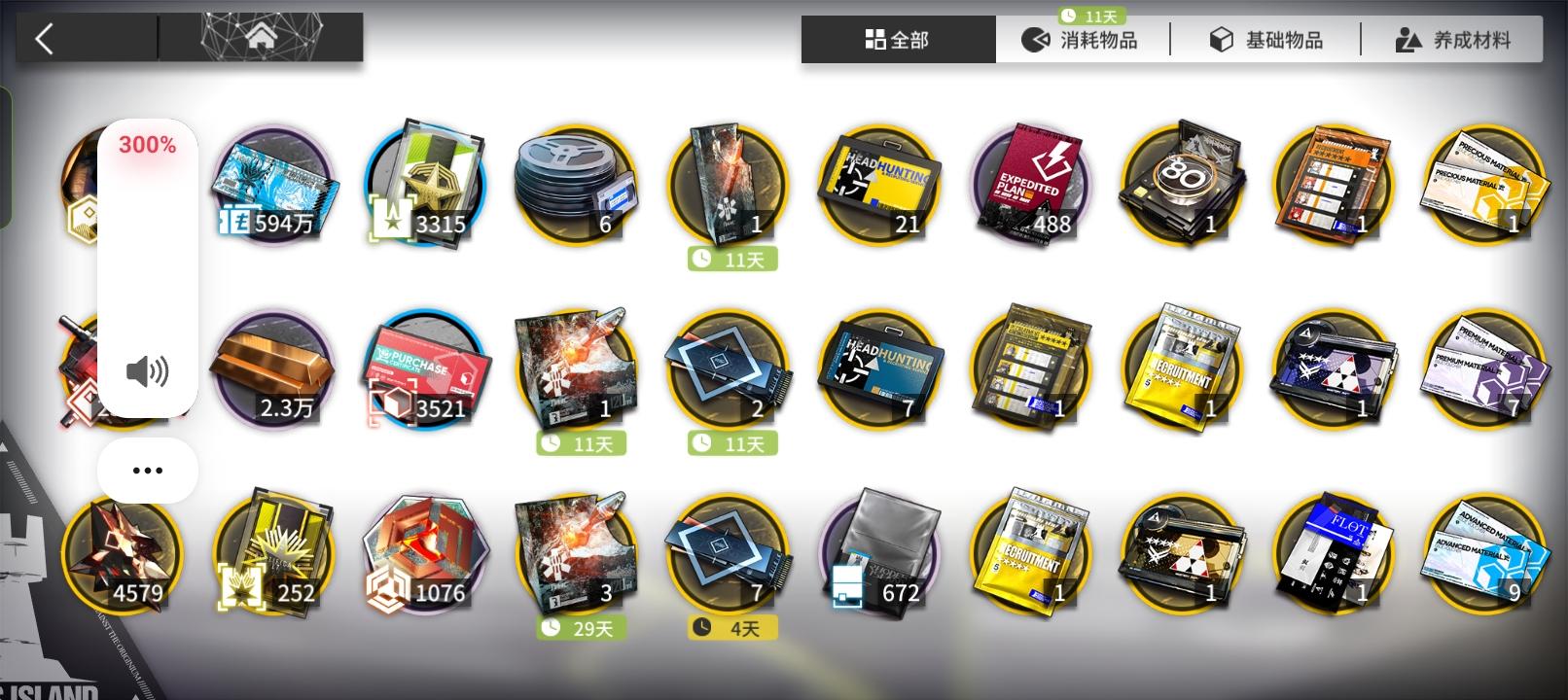
Task: Open the Recruitment Permit in the middle row
Action: 1182,369
